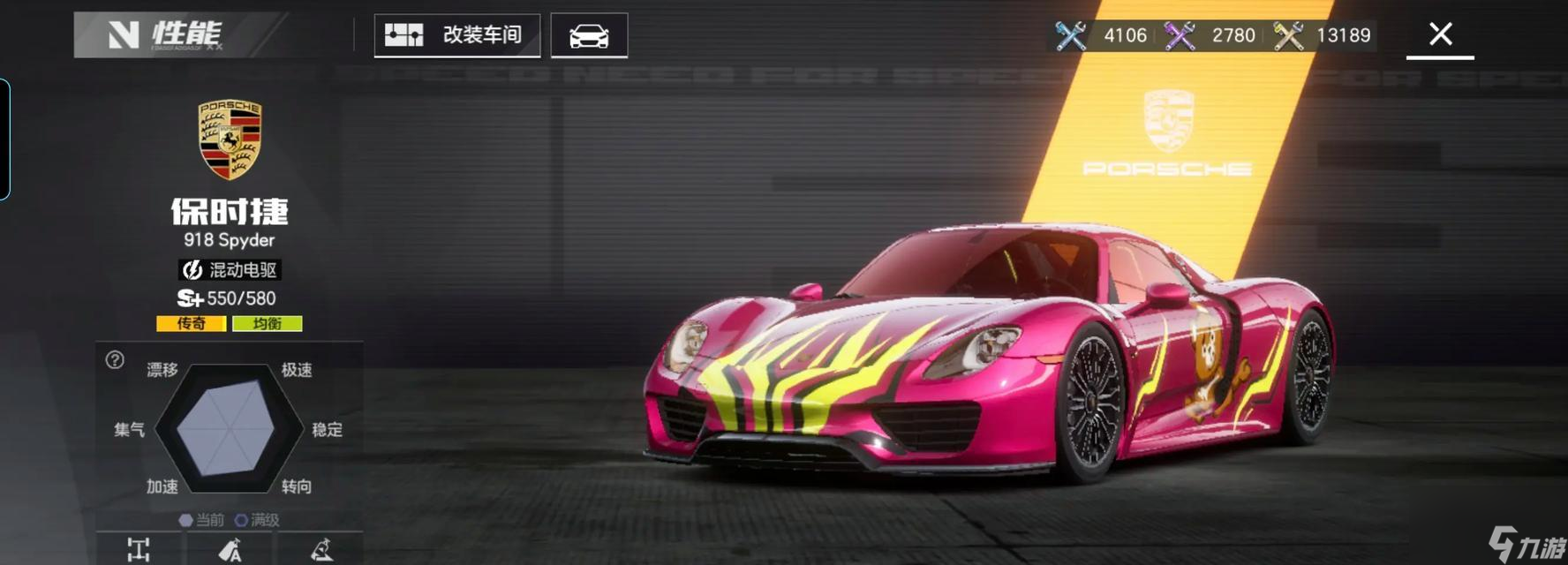Viewport: 1568px width, 565px height.
Task: Tap the blue wrench currency icon
Action: [x=1071, y=35]
